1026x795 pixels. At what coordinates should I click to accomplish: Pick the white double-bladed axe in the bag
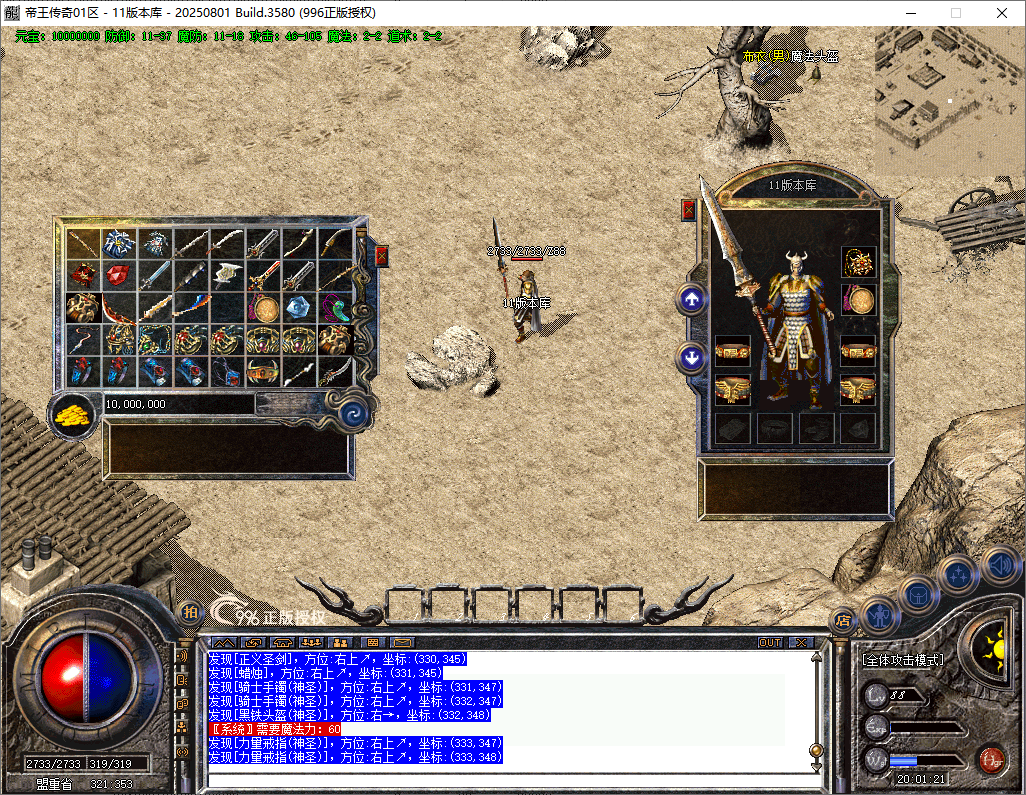tap(229, 274)
